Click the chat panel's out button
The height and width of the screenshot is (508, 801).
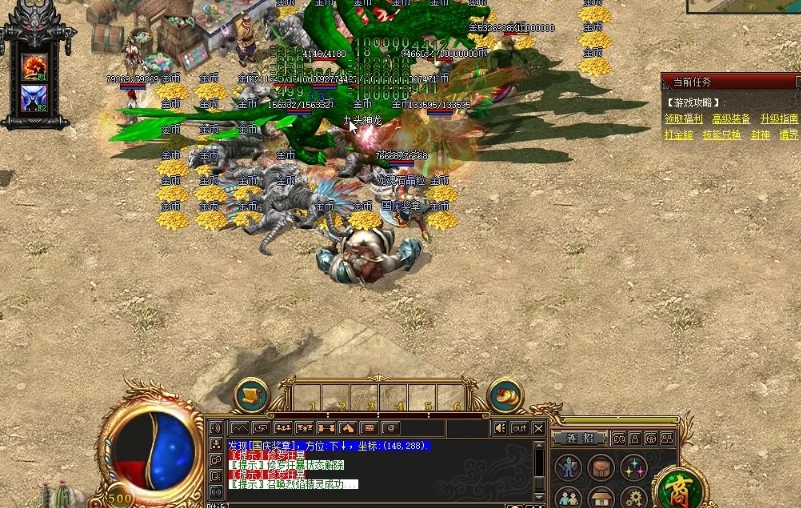pos(519,428)
